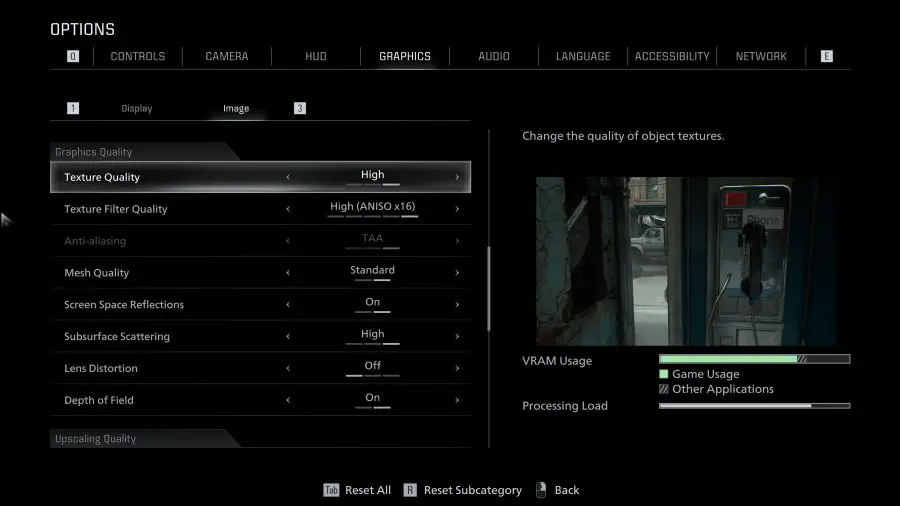Open the Camera options tab
900x506 pixels.
tap(227, 56)
